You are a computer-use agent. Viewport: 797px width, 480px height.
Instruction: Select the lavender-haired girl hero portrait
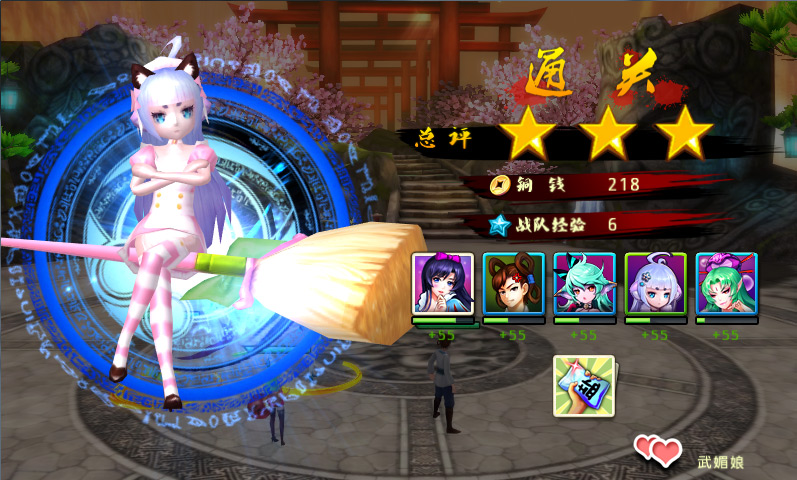pos(655,283)
